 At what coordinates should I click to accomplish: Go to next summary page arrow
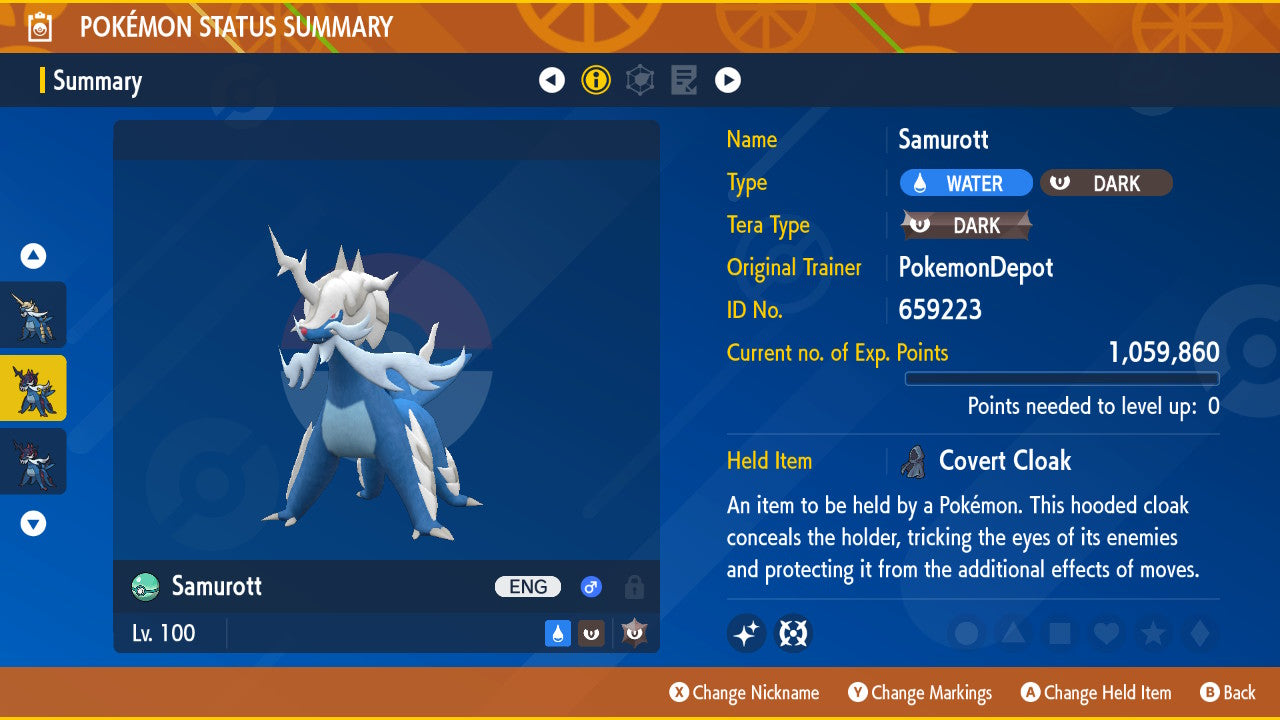click(728, 80)
